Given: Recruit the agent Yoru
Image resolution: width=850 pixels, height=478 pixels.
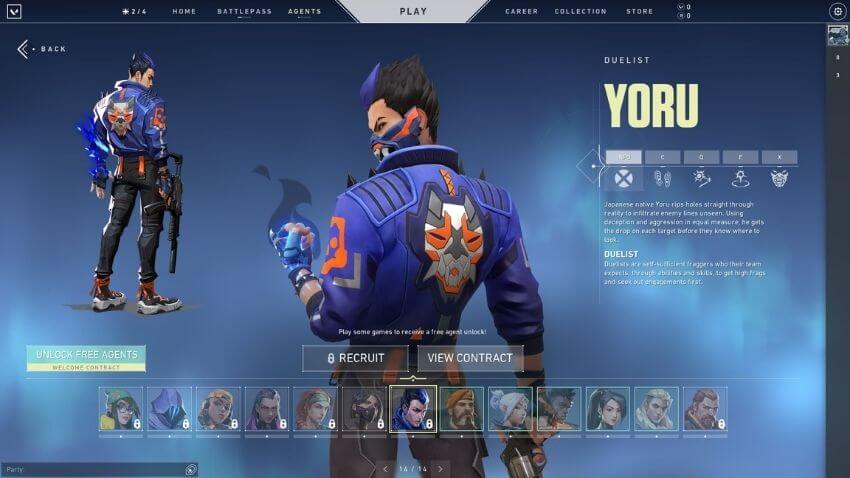Looking at the screenshot, I should point(355,358).
